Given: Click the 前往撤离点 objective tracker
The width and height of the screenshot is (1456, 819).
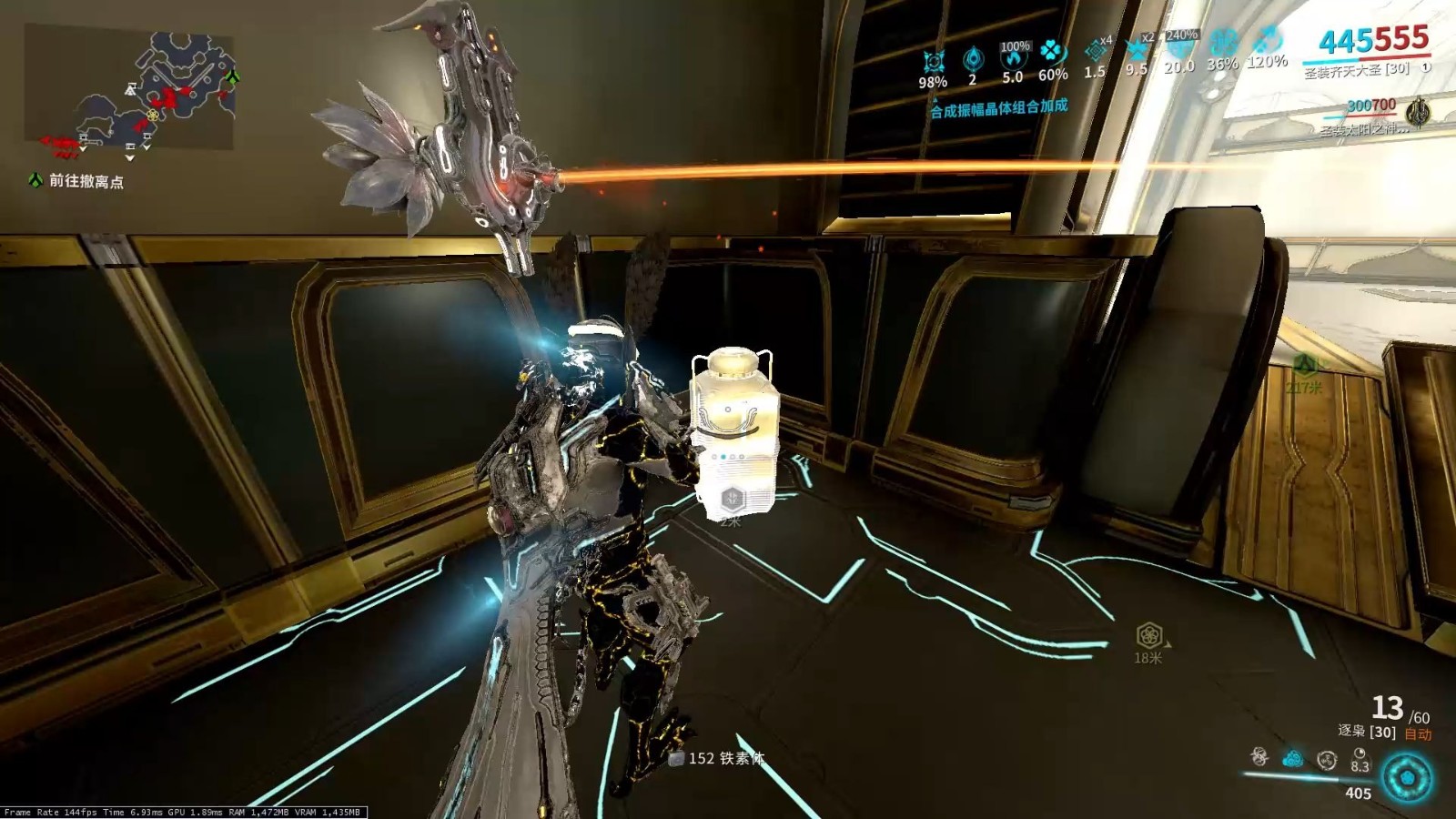Looking at the screenshot, I should [86, 181].
